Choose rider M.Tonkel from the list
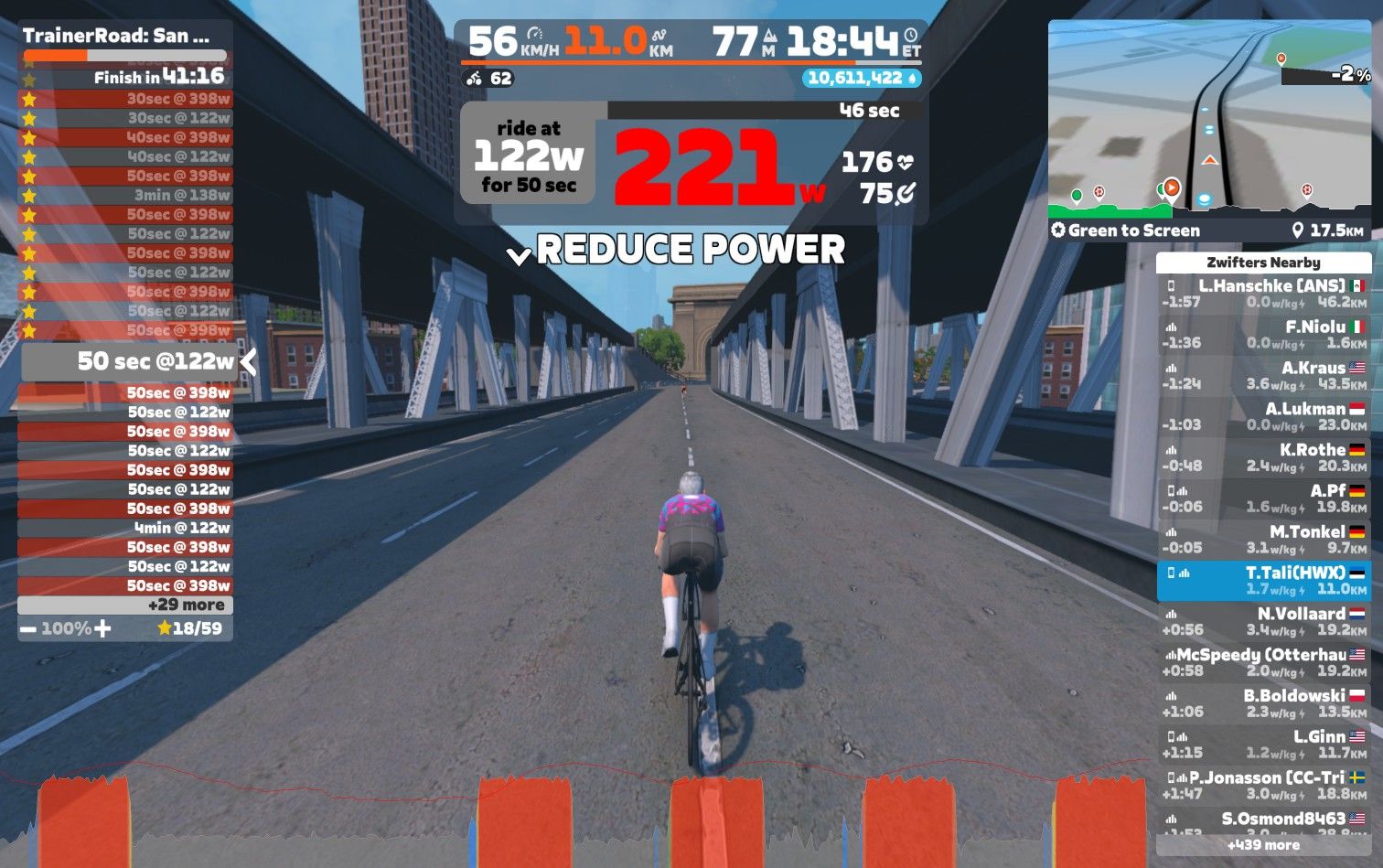This screenshot has height=868, width=1383. pos(1263,540)
